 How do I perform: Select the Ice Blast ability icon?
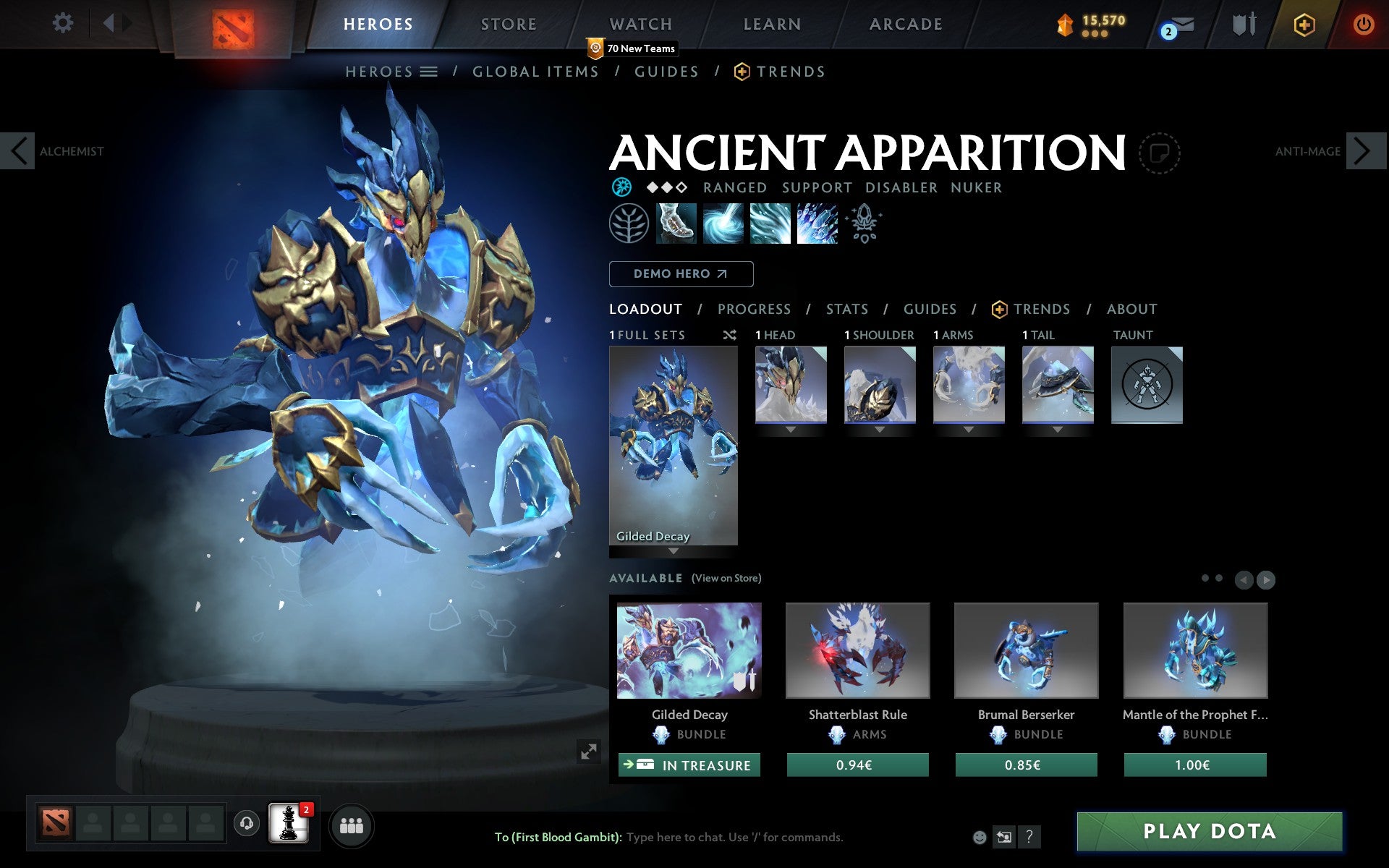[x=817, y=224]
